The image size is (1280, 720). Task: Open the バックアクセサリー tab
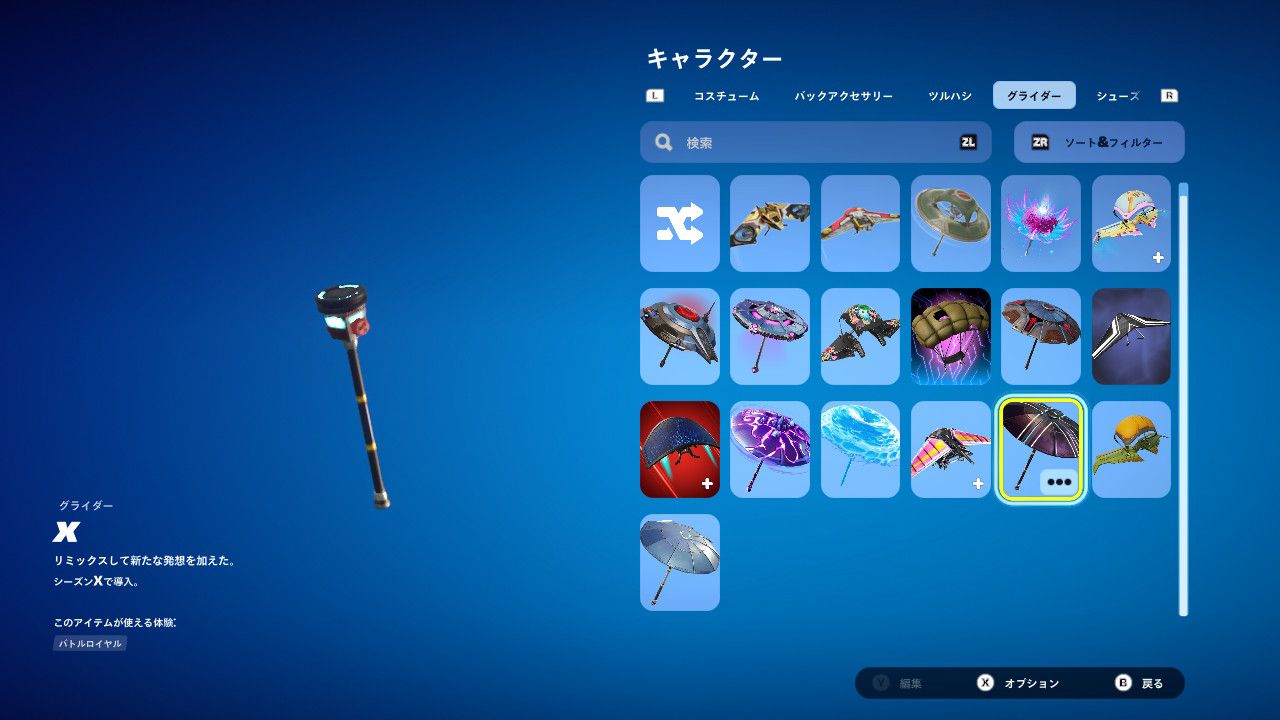[x=843, y=96]
